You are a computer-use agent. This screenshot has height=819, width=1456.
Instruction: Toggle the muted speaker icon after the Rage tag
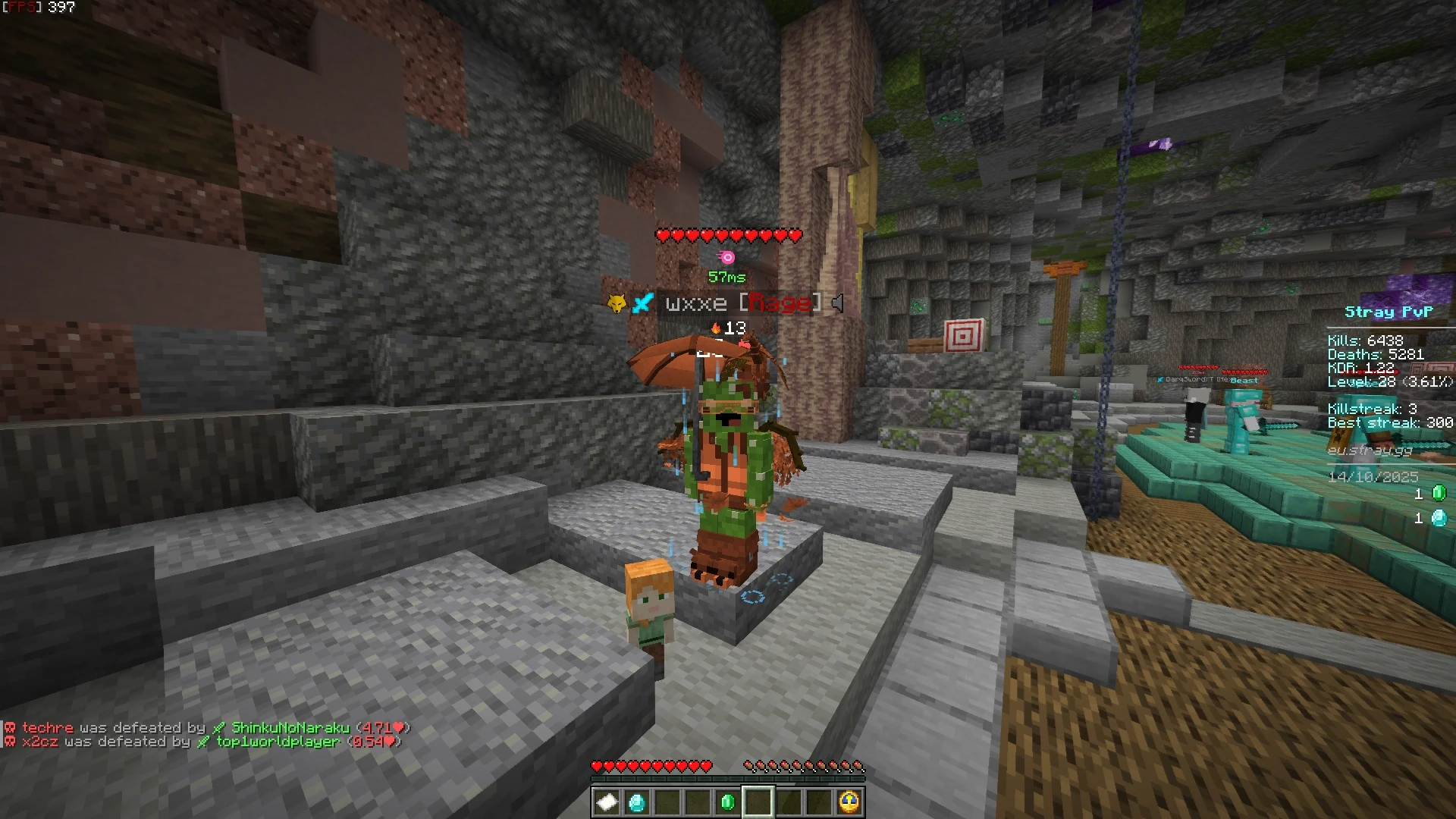point(837,303)
